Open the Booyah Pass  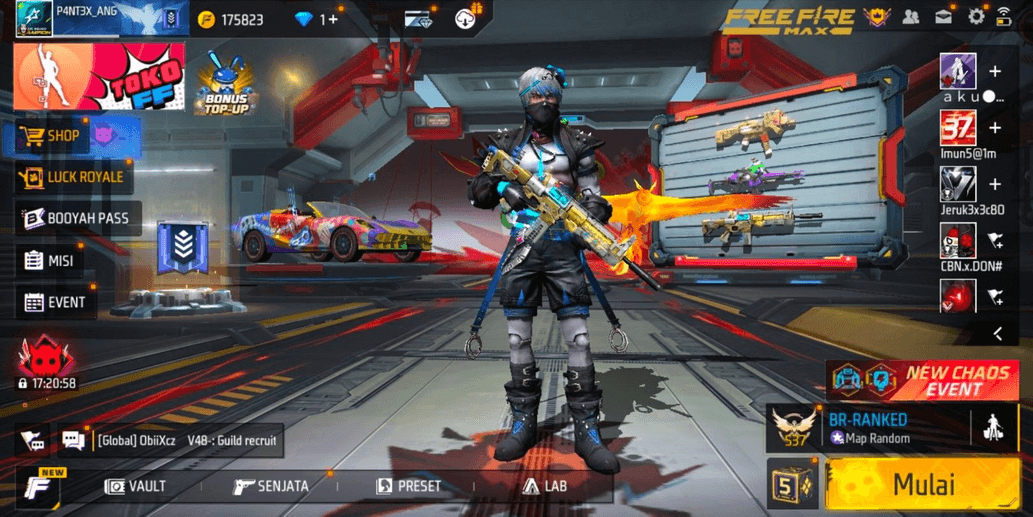(75, 219)
